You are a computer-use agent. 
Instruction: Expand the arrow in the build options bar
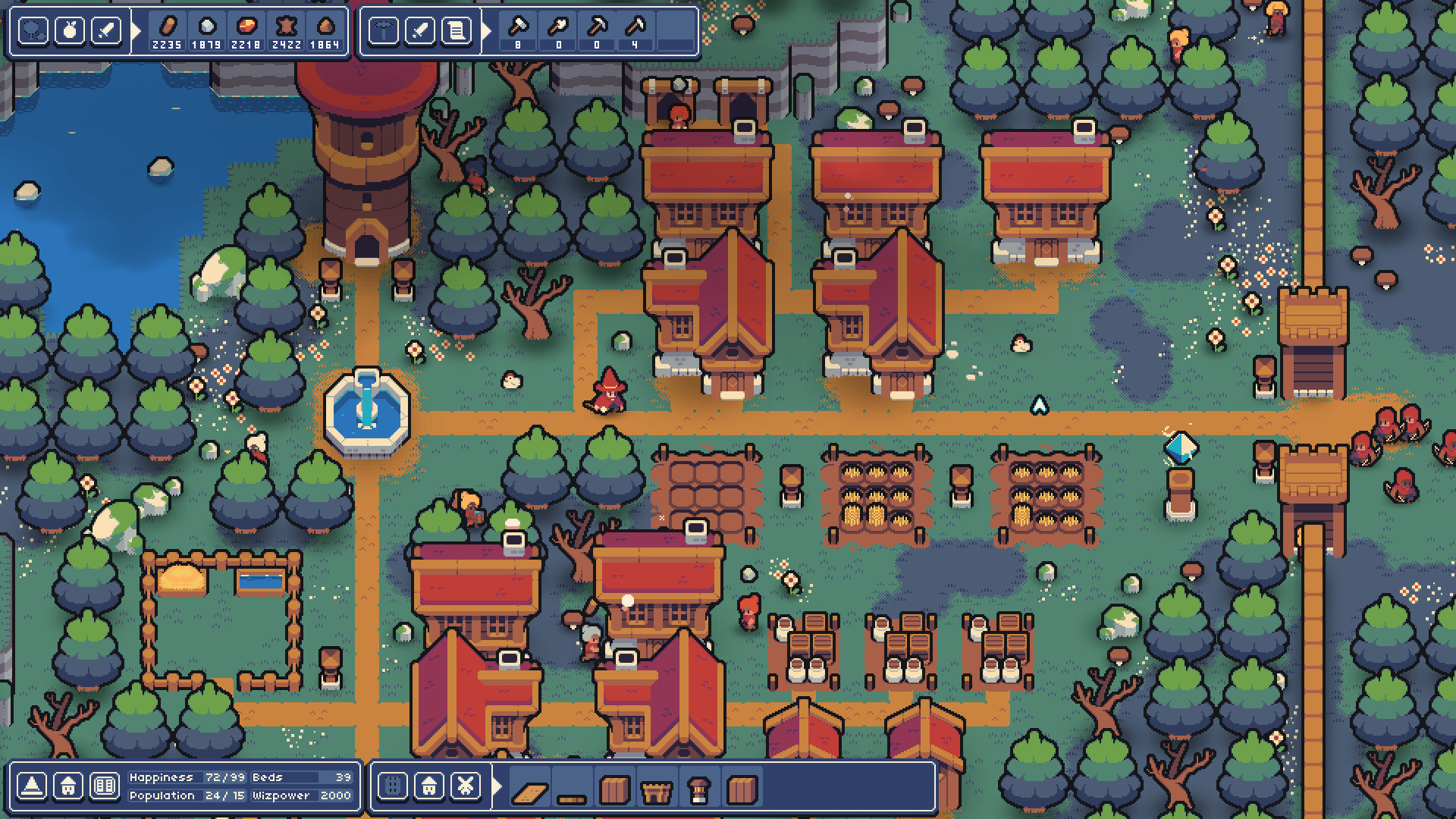click(x=497, y=787)
